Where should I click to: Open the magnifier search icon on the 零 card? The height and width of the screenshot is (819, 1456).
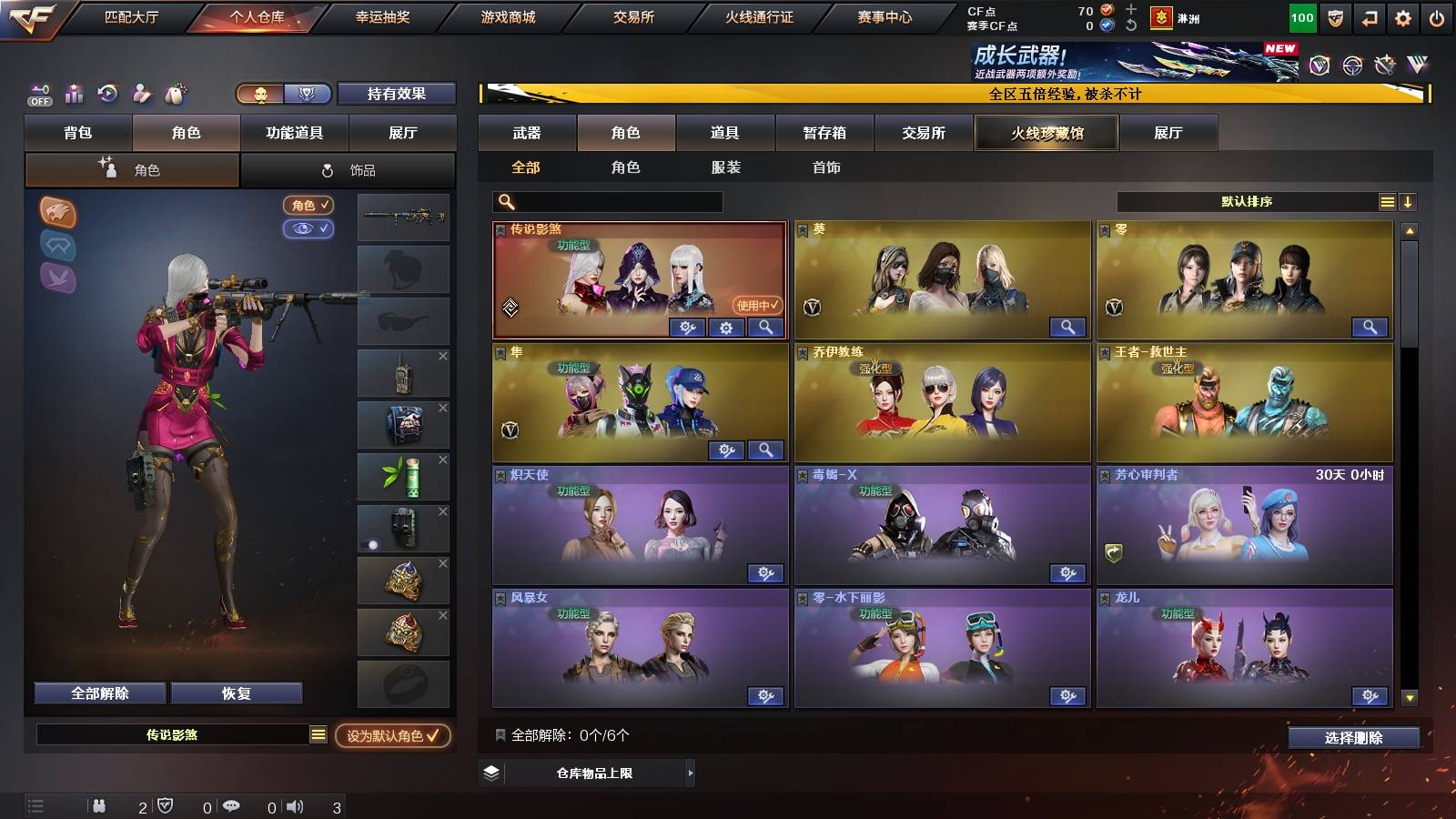tap(1370, 326)
